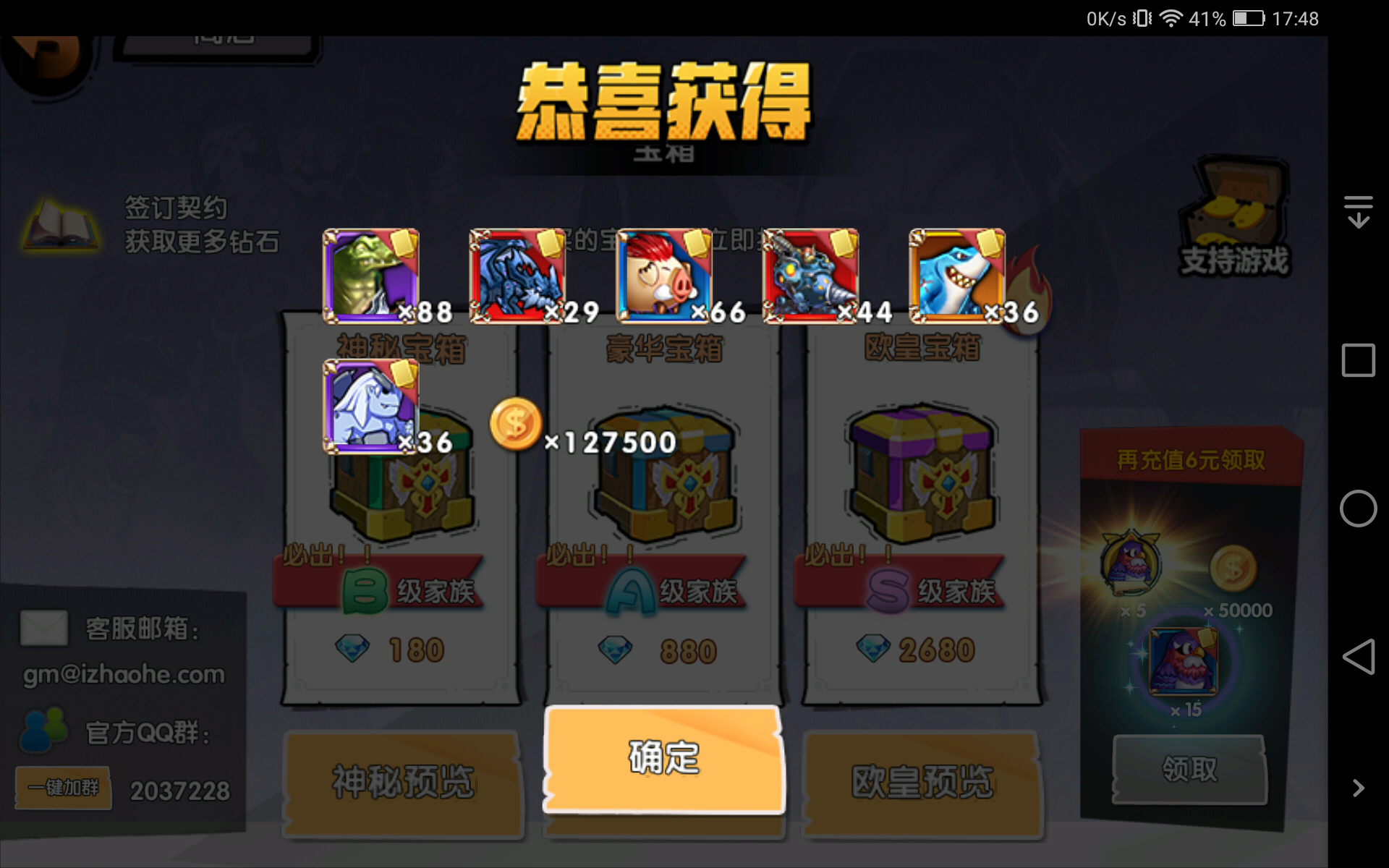Open the 神秘预览 preview button
Image resolution: width=1389 pixels, height=868 pixels.
(403, 783)
